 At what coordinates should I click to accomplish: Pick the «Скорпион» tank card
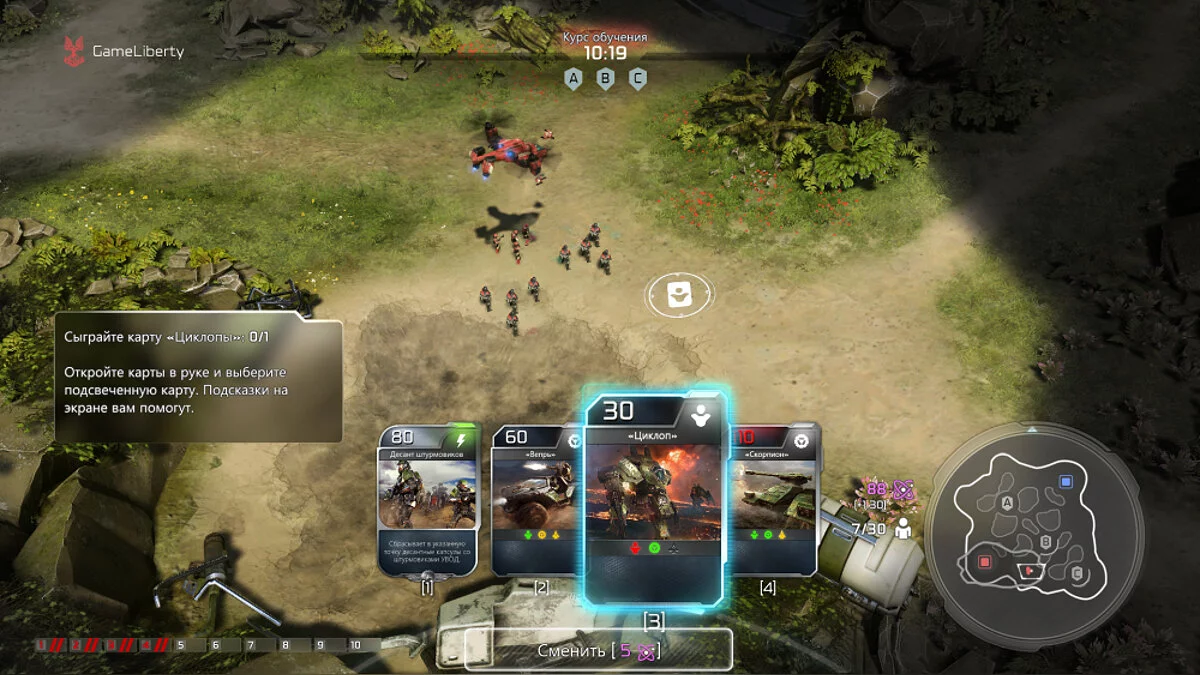coord(777,500)
